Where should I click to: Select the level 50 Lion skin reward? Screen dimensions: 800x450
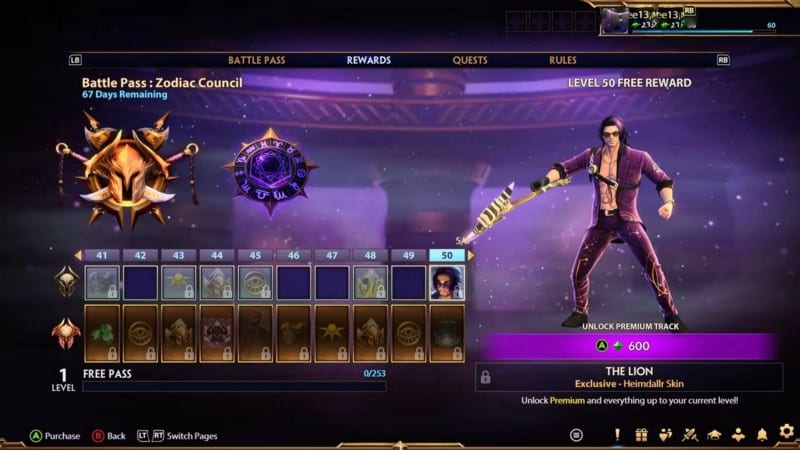click(447, 283)
